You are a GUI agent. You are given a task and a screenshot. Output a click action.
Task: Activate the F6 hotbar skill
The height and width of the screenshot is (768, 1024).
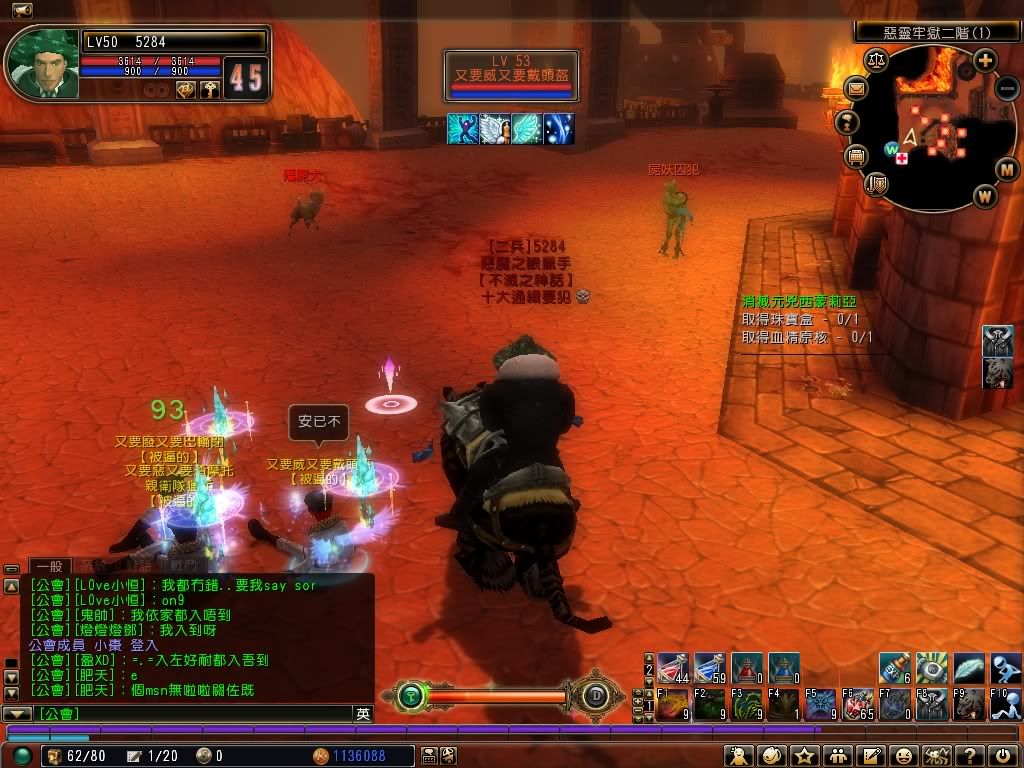point(858,704)
